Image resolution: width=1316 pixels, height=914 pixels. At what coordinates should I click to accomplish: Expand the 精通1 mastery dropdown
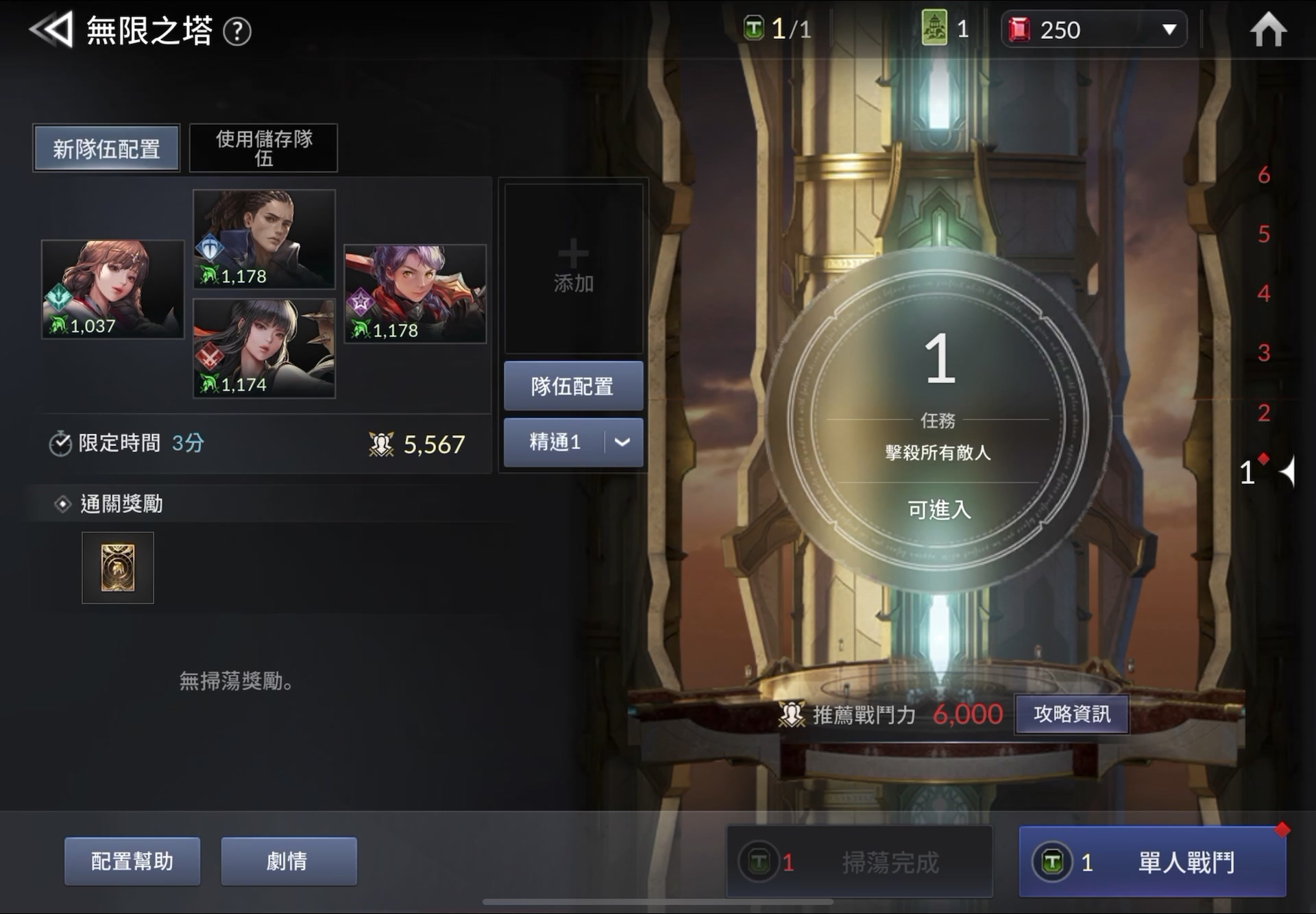(x=621, y=442)
